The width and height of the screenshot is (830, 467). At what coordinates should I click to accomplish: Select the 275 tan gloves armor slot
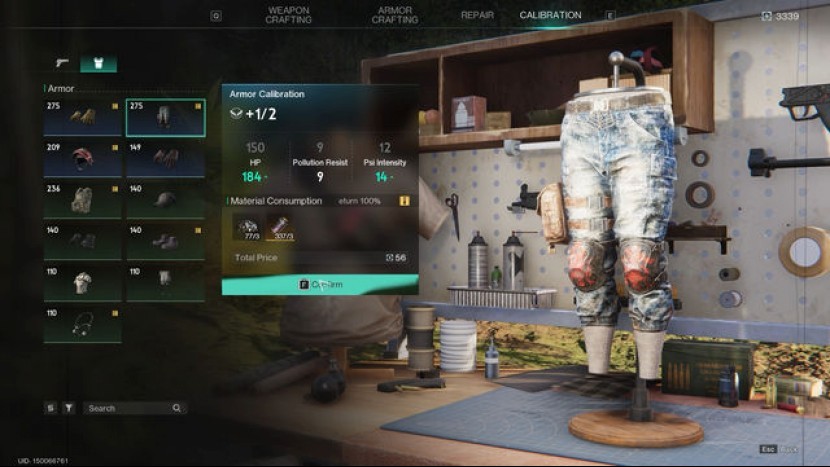tap(83, 117)
